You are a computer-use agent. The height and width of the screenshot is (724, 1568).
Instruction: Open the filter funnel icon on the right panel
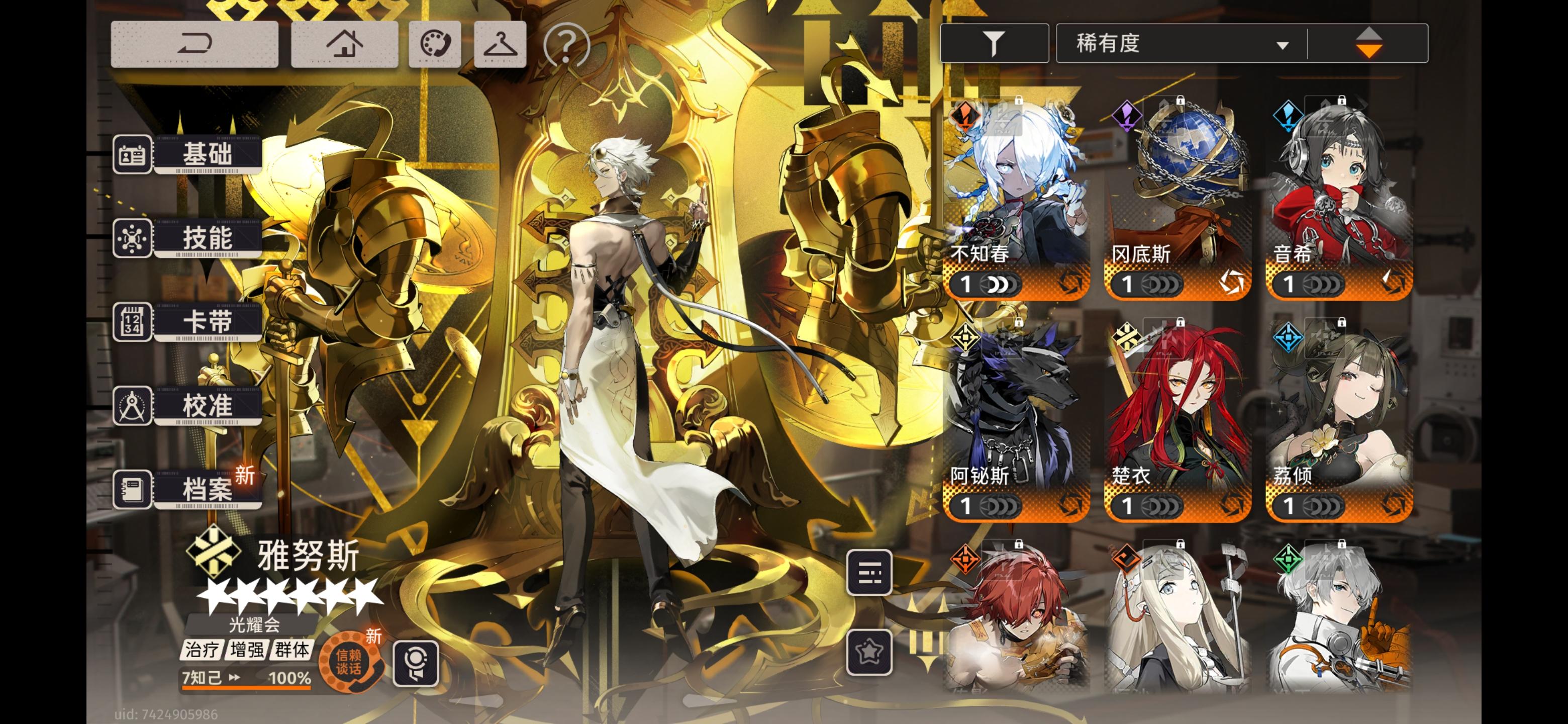point(995,42)
